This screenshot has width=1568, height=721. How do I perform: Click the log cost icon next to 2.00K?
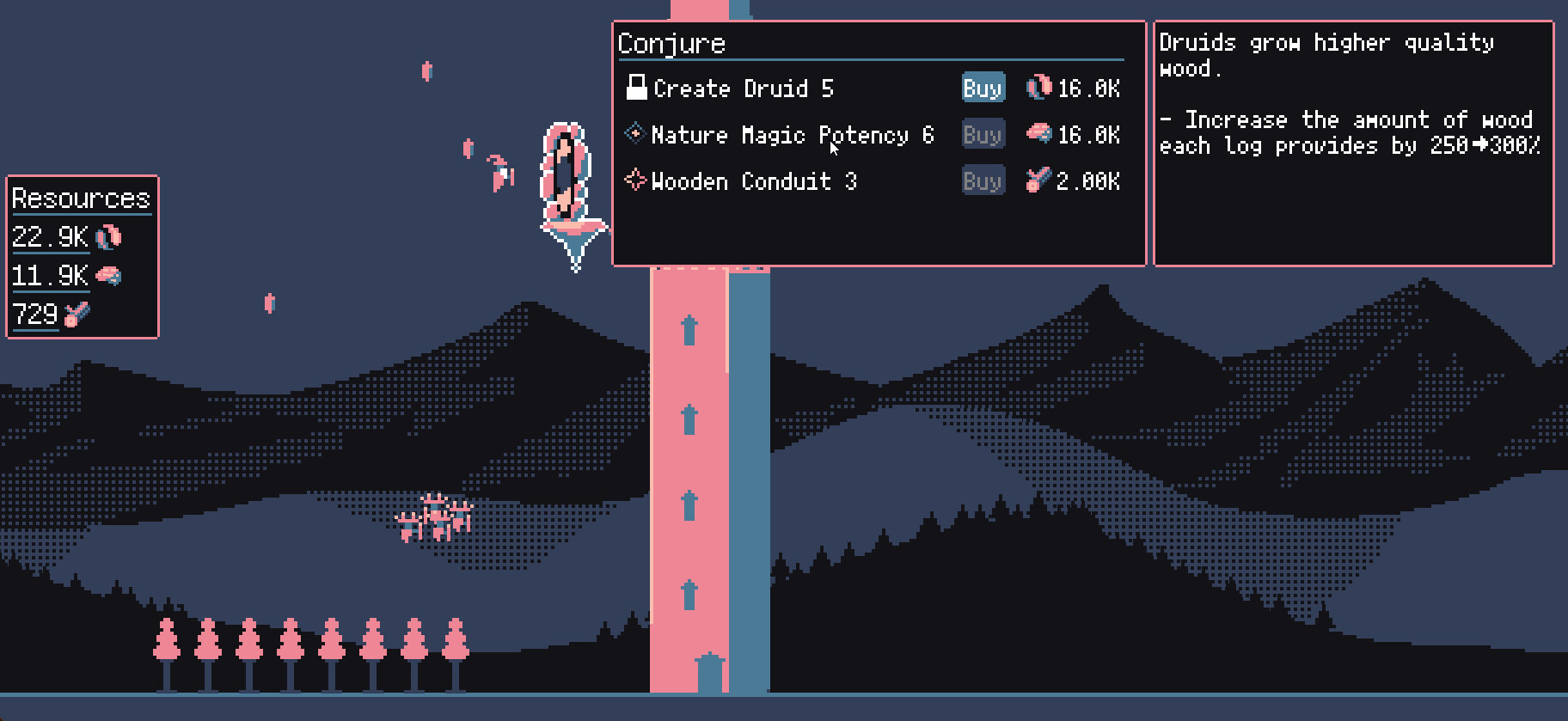pos(1038,180)
